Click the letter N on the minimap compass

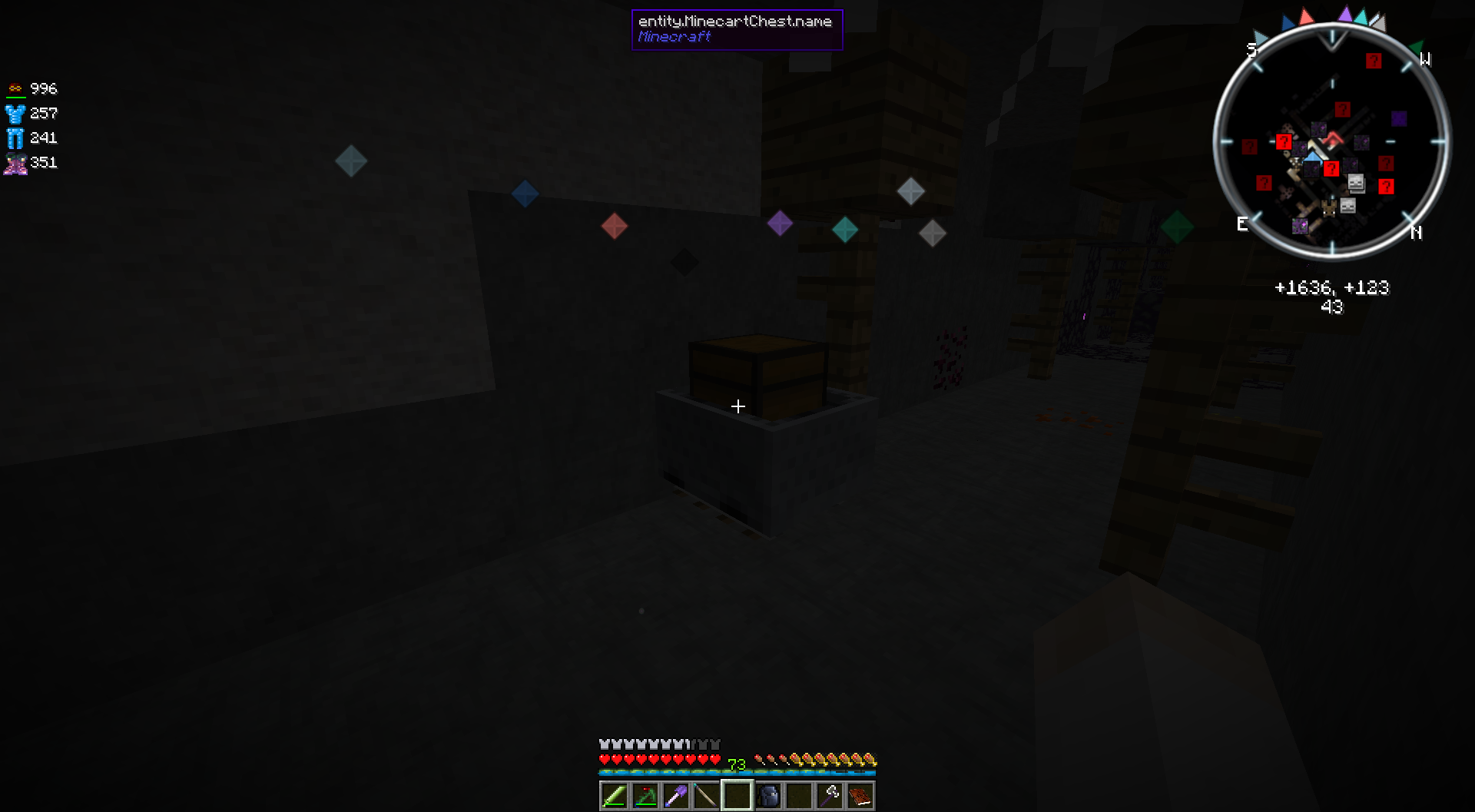point(1416,232)
